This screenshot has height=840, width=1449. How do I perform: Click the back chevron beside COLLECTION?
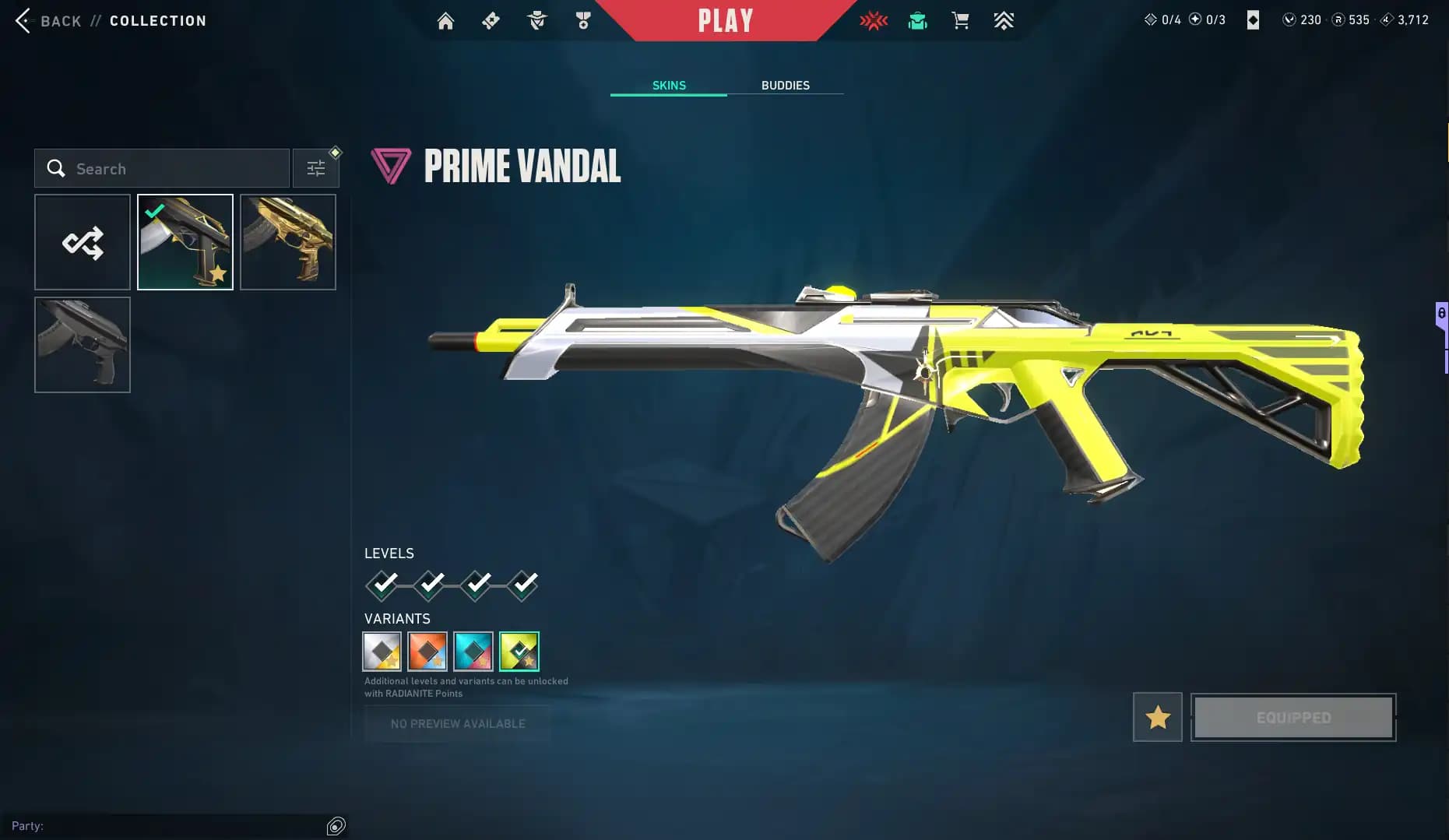(23, 21)
